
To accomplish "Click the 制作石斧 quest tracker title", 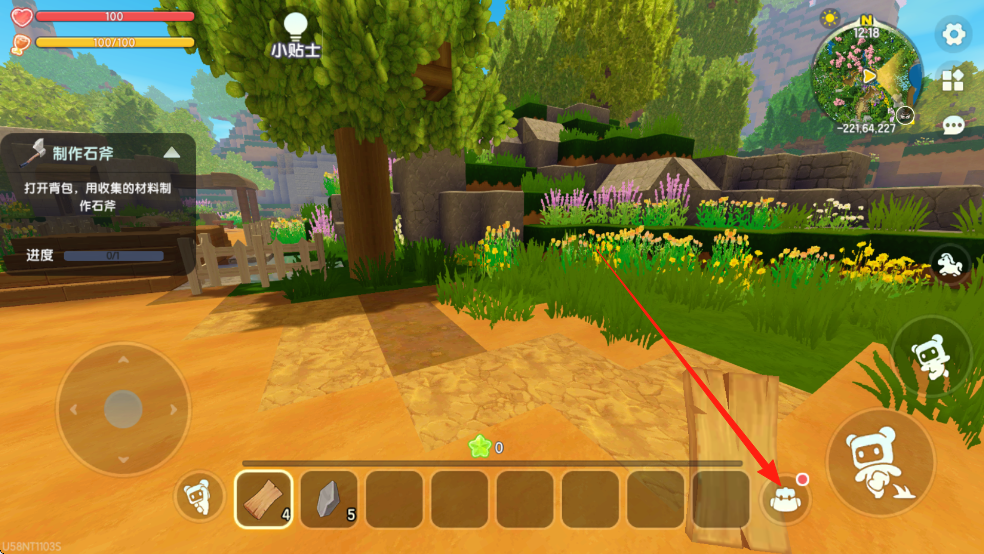I will tap(84, 153).
